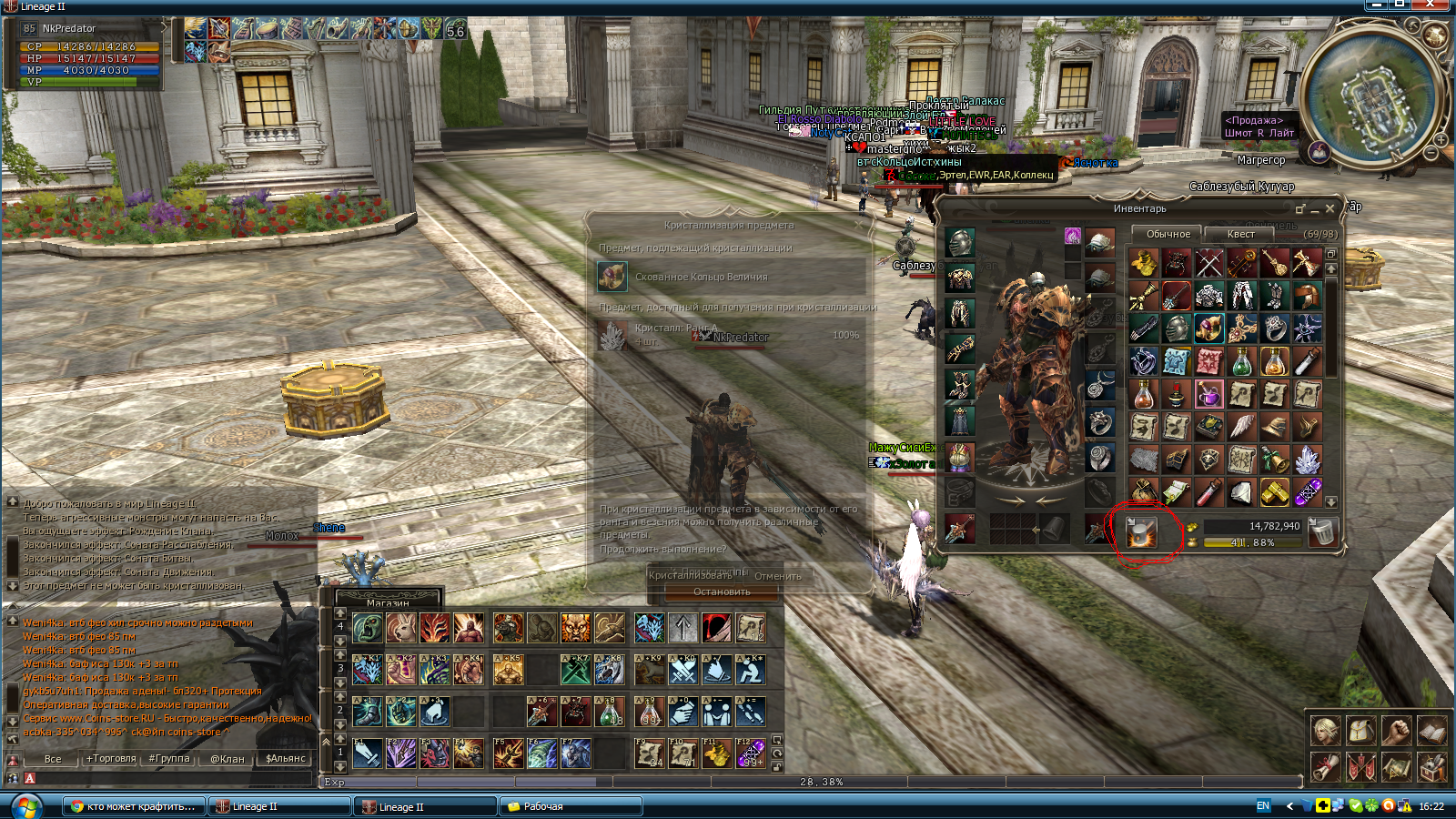The width and height of the screenshot is (1456, 819).
Task: Click the Остановить button
Action: click(x=722, y=591)
